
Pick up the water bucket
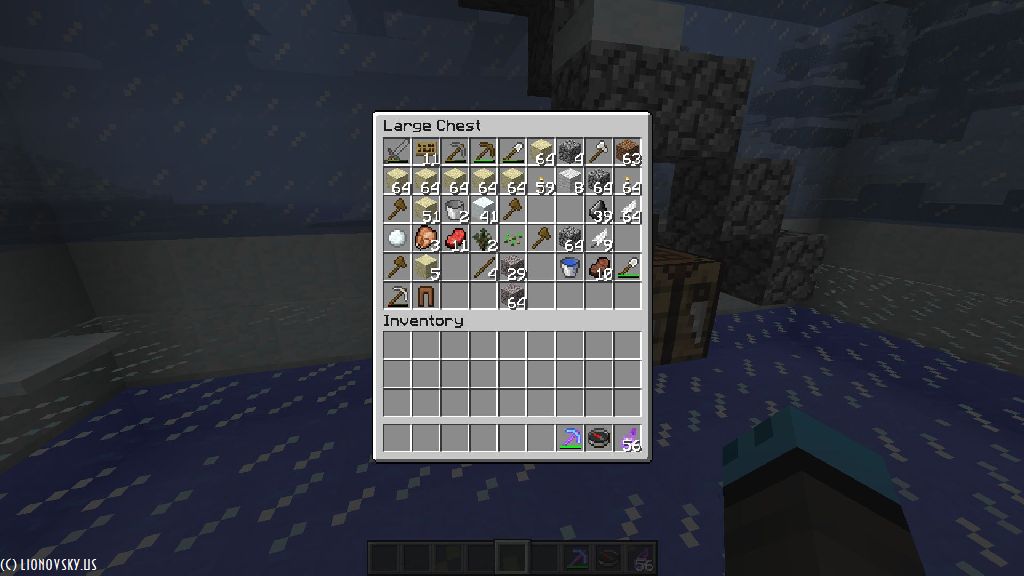570,267
